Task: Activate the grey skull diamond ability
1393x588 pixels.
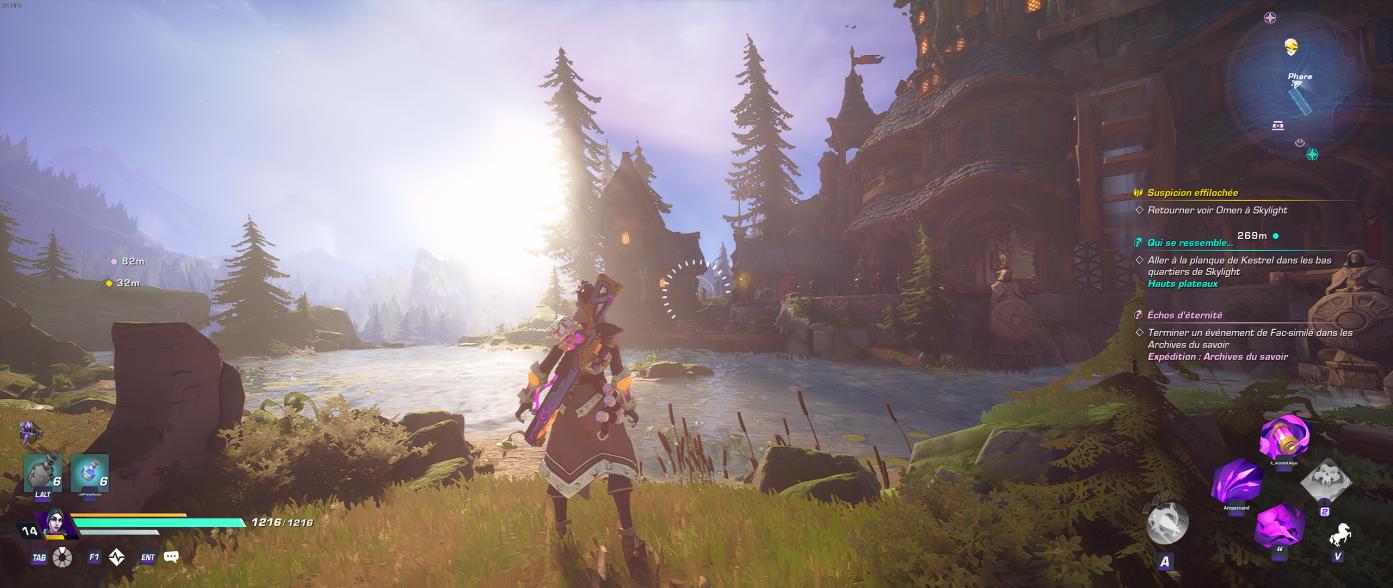Action: point(1324,482)
